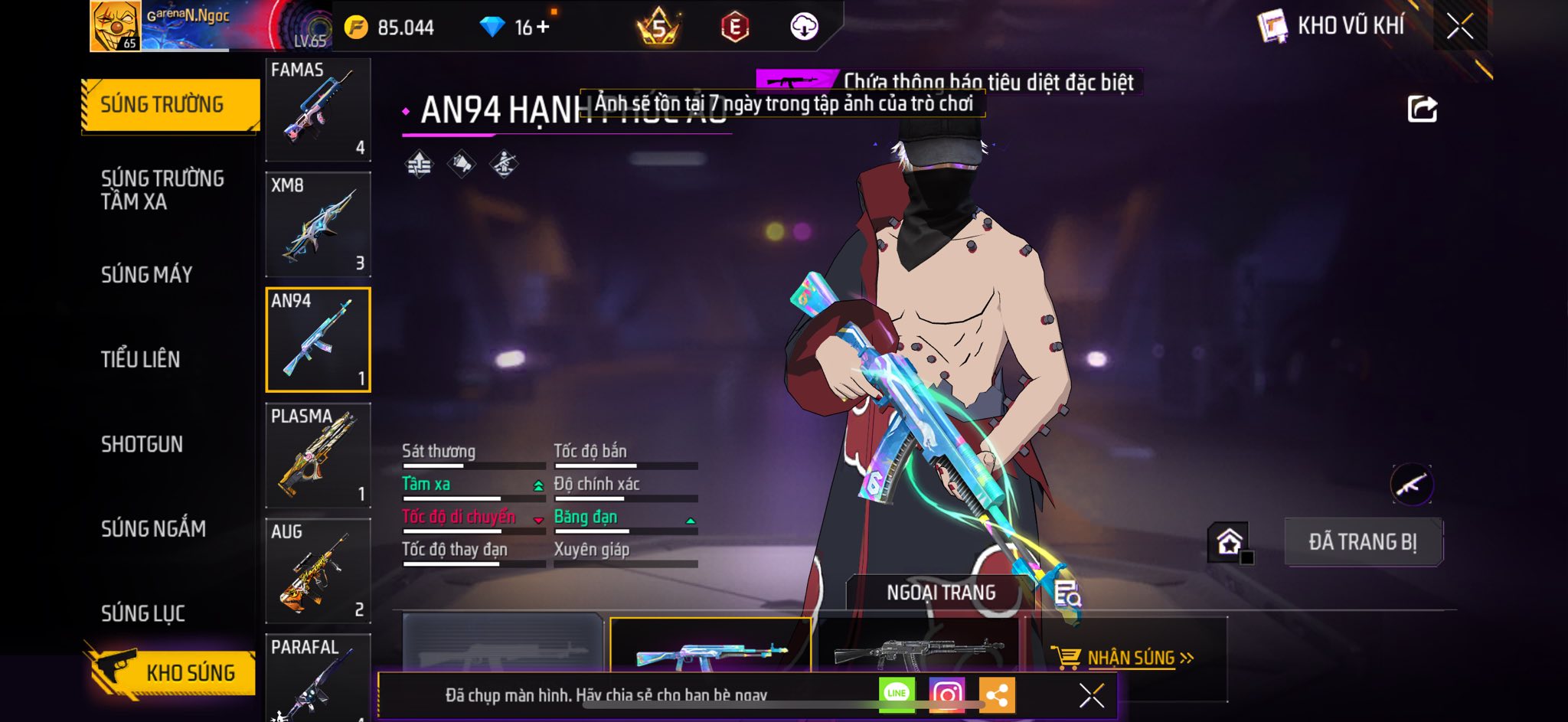This screenshot has height=722, width=1568.
Task: Switch to the Súng Ngắm category
Action: [x=153, y=528]
